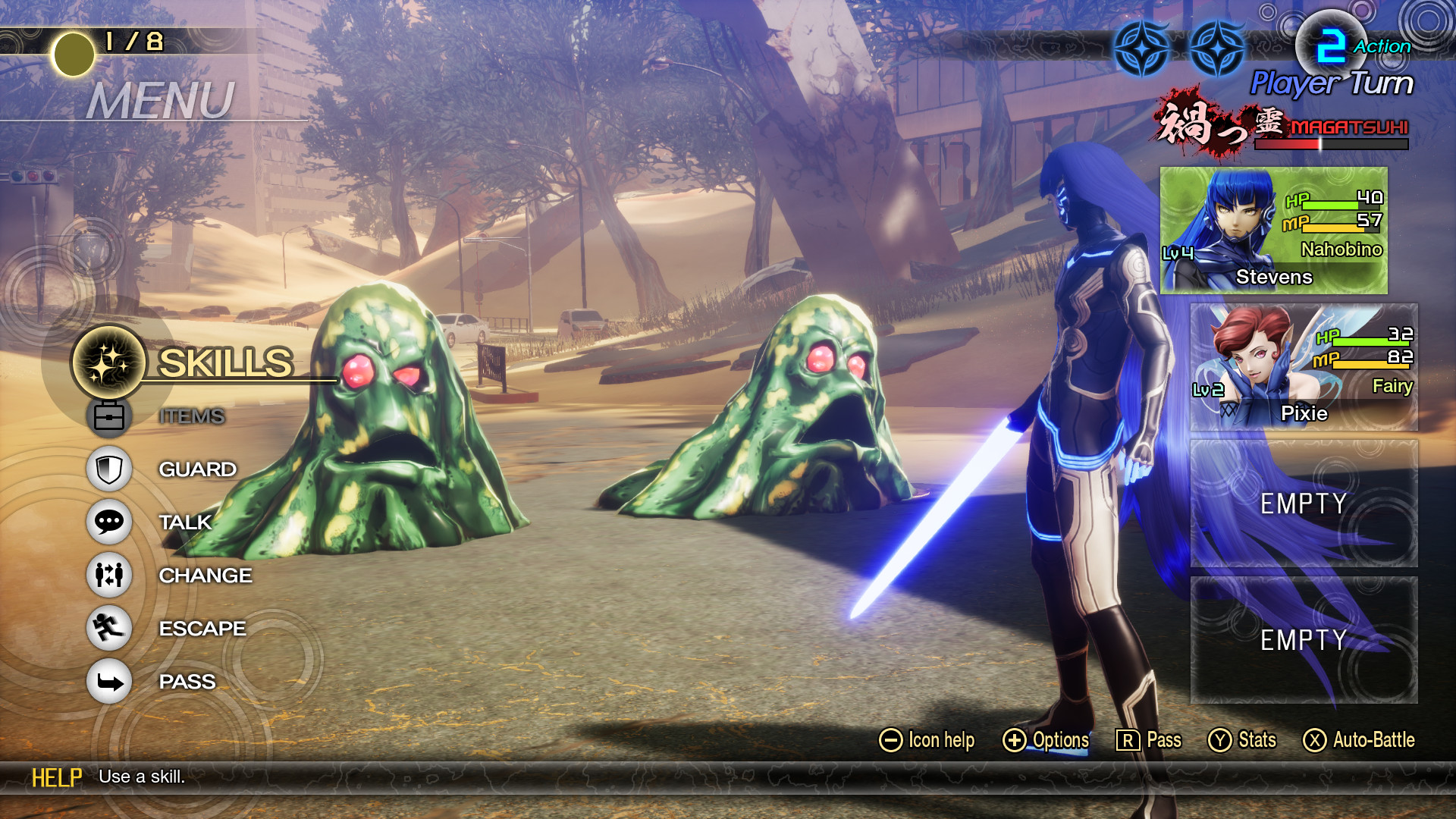The width and height of the screenshot is (1456, 819).
Task: Select the GUARD menu entry
Action: point(197,469)
